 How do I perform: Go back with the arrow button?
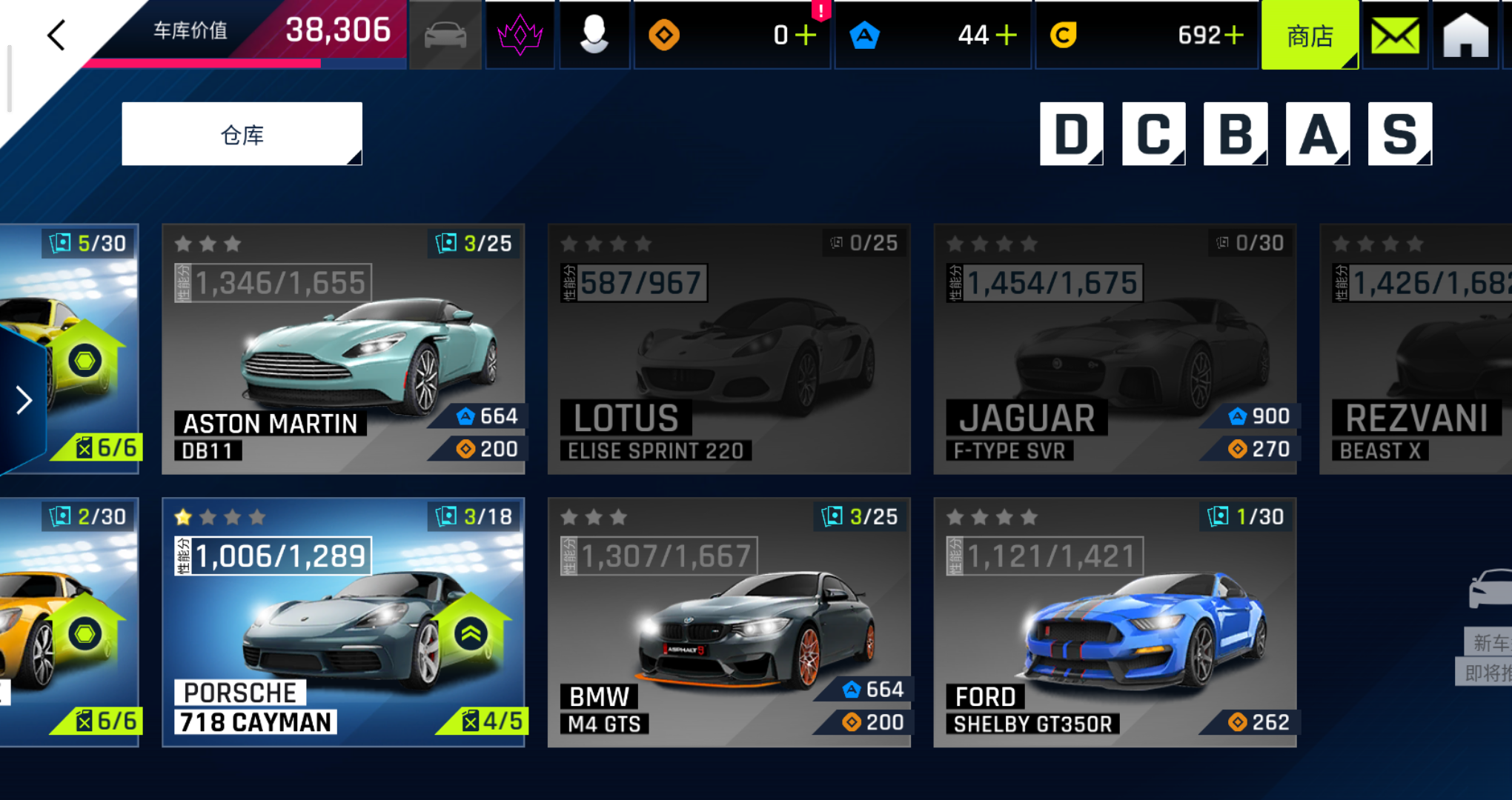(56, 35)
